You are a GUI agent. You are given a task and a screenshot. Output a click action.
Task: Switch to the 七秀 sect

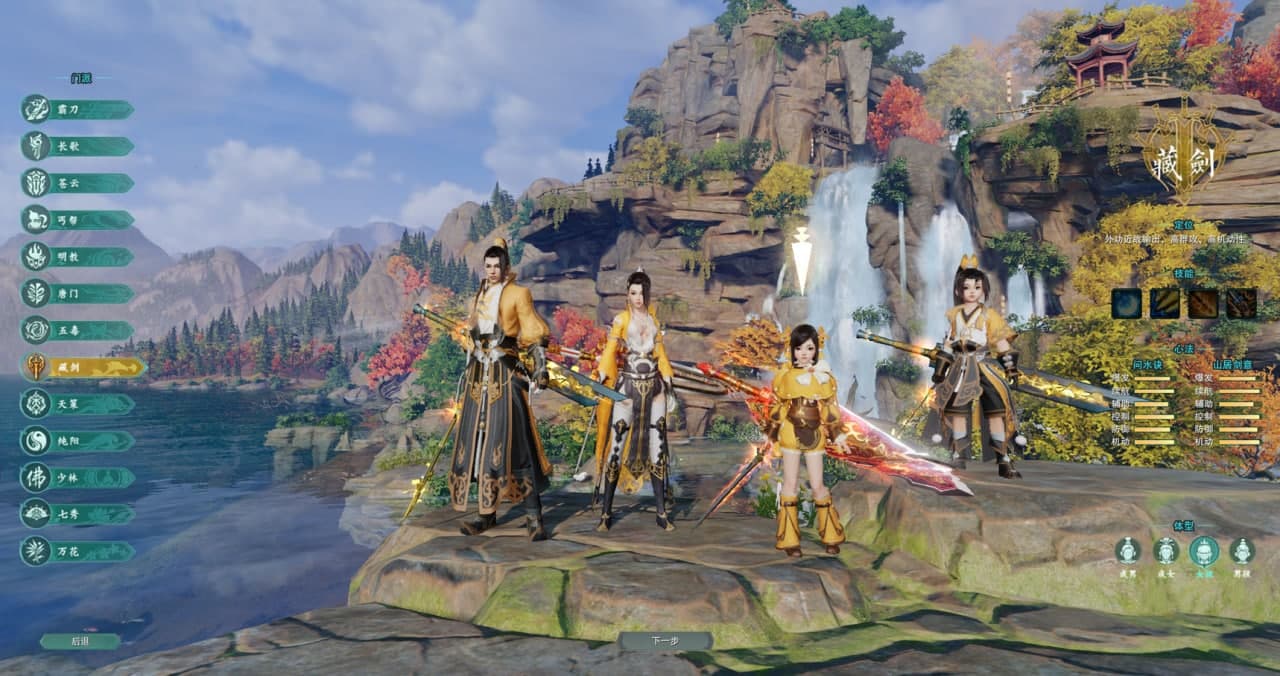coord(78,514)
